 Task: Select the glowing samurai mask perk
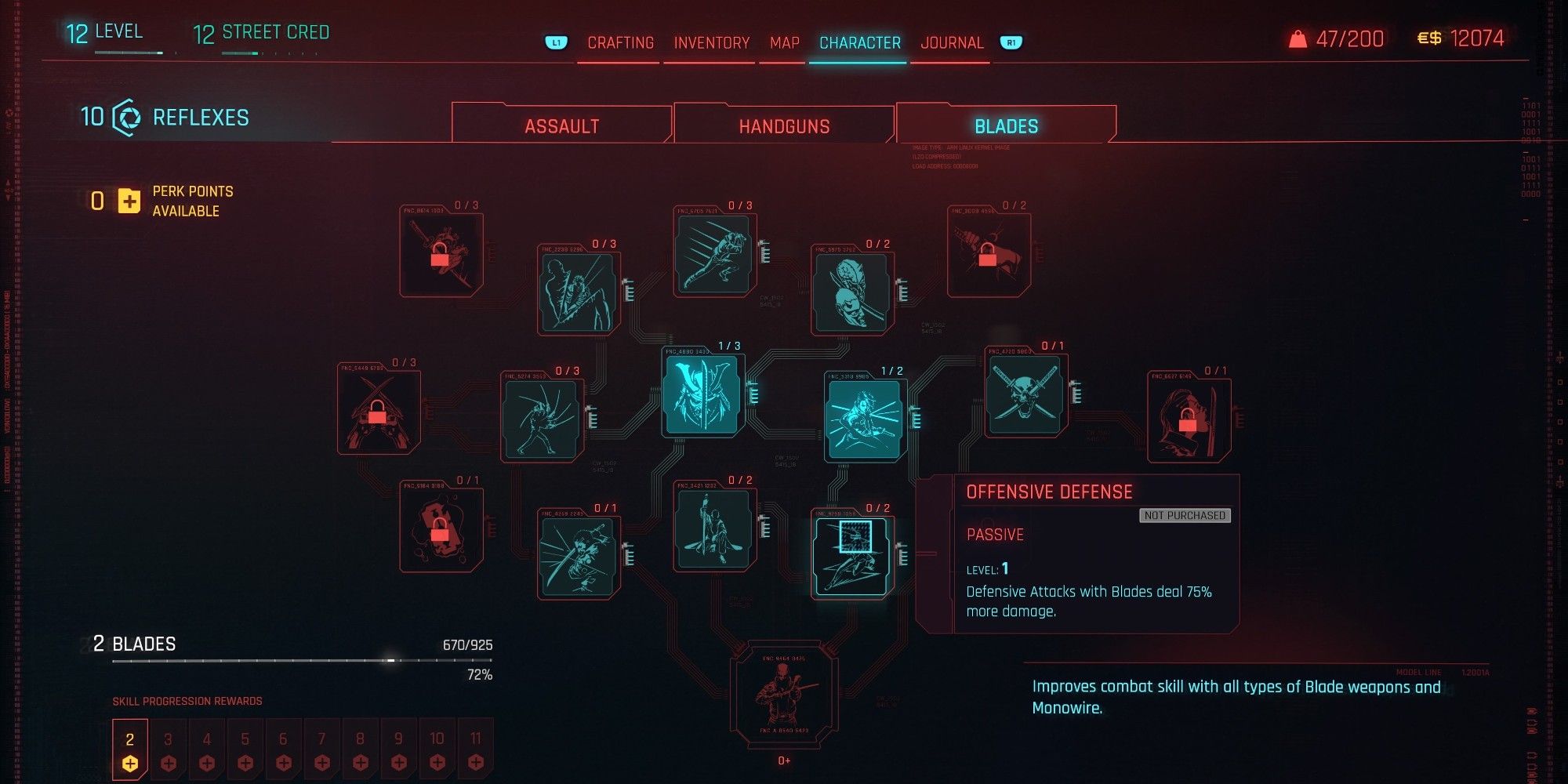pos(702,394)
